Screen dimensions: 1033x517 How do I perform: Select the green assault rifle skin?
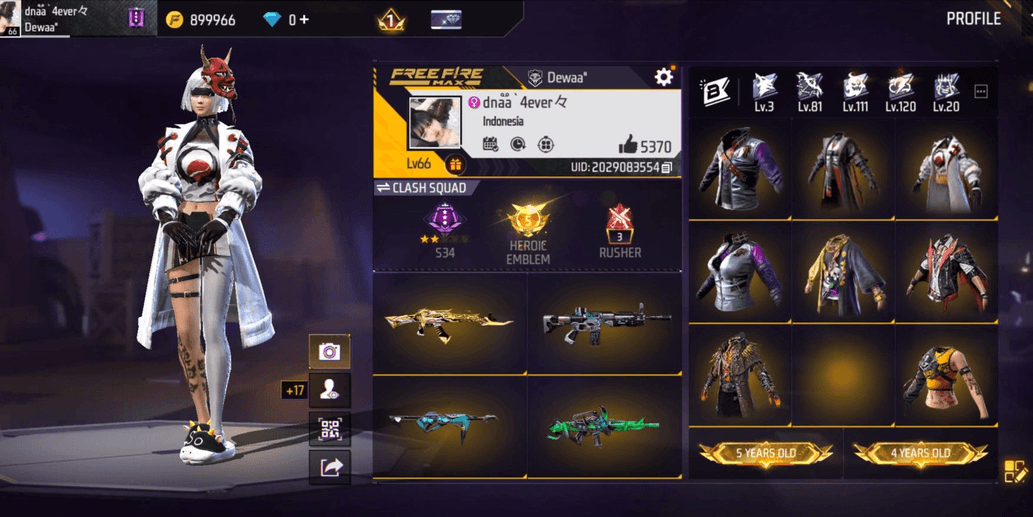pos(603,427)
